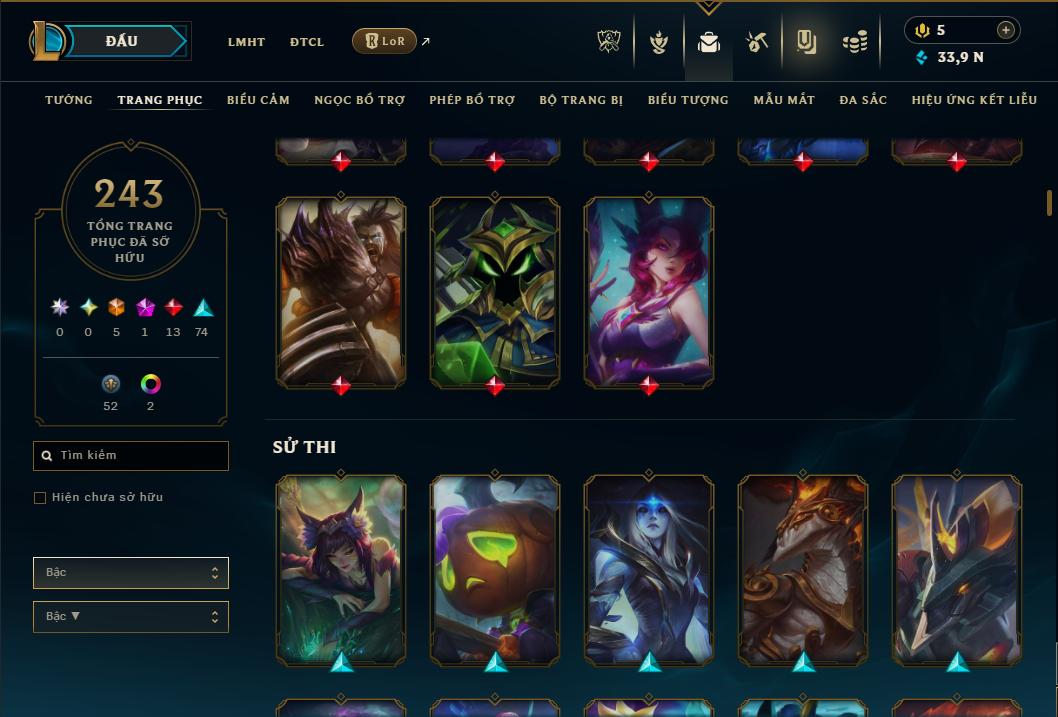
Task: Select the pumpkin-head skin card under SỬ THI
Action: click(x=495, y=568)
